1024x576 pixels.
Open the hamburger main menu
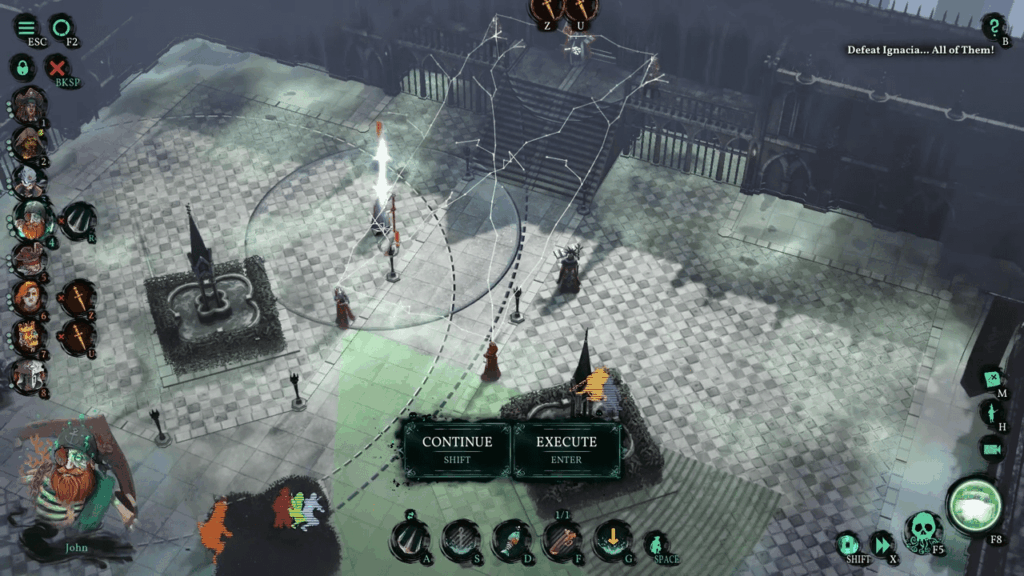coord(26,27)
